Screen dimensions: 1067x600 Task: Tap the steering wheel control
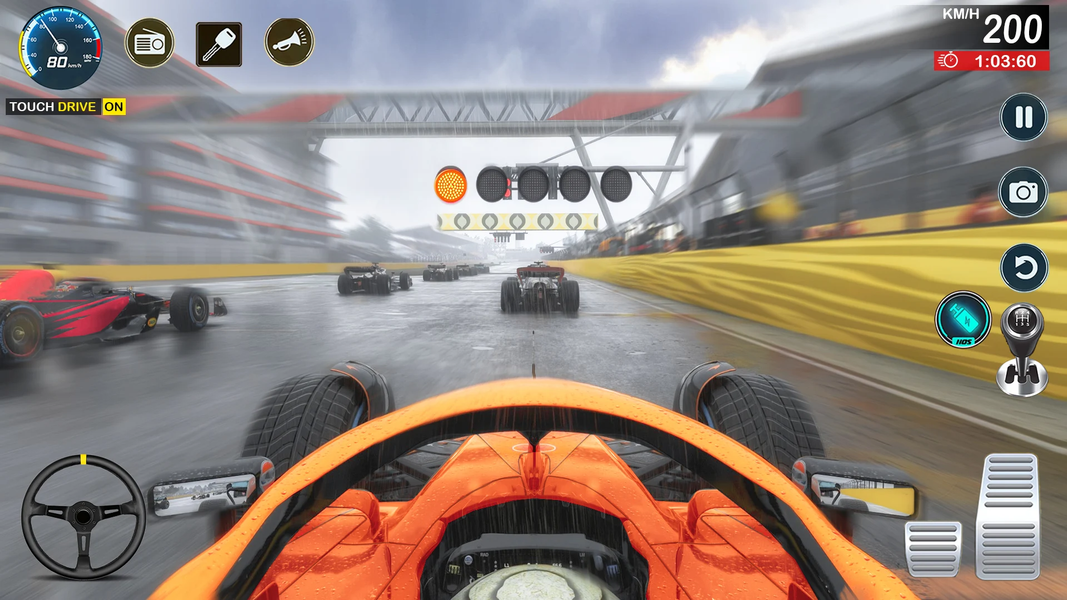(83, 516)
